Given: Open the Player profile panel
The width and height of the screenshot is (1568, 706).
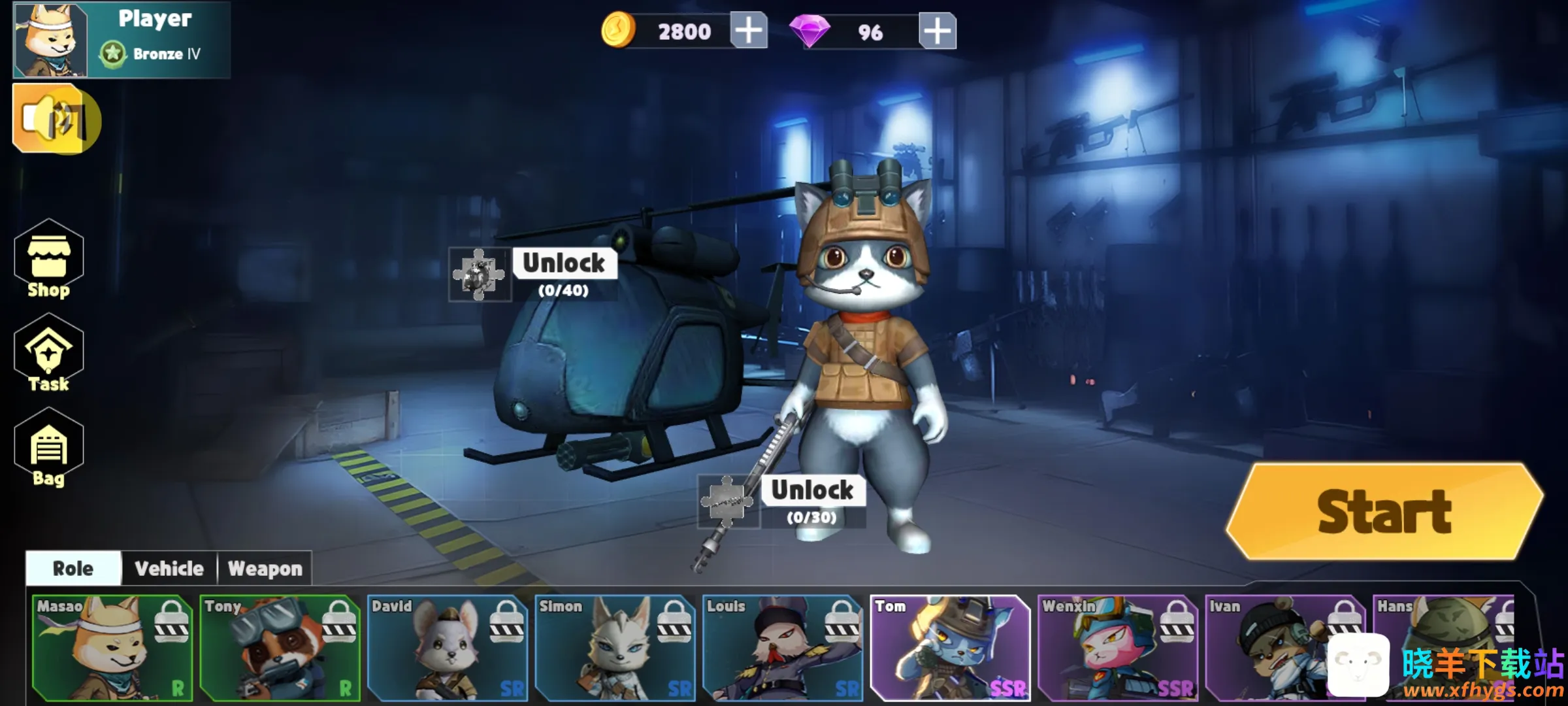Looking at the screenshot, I should [122, 39].
